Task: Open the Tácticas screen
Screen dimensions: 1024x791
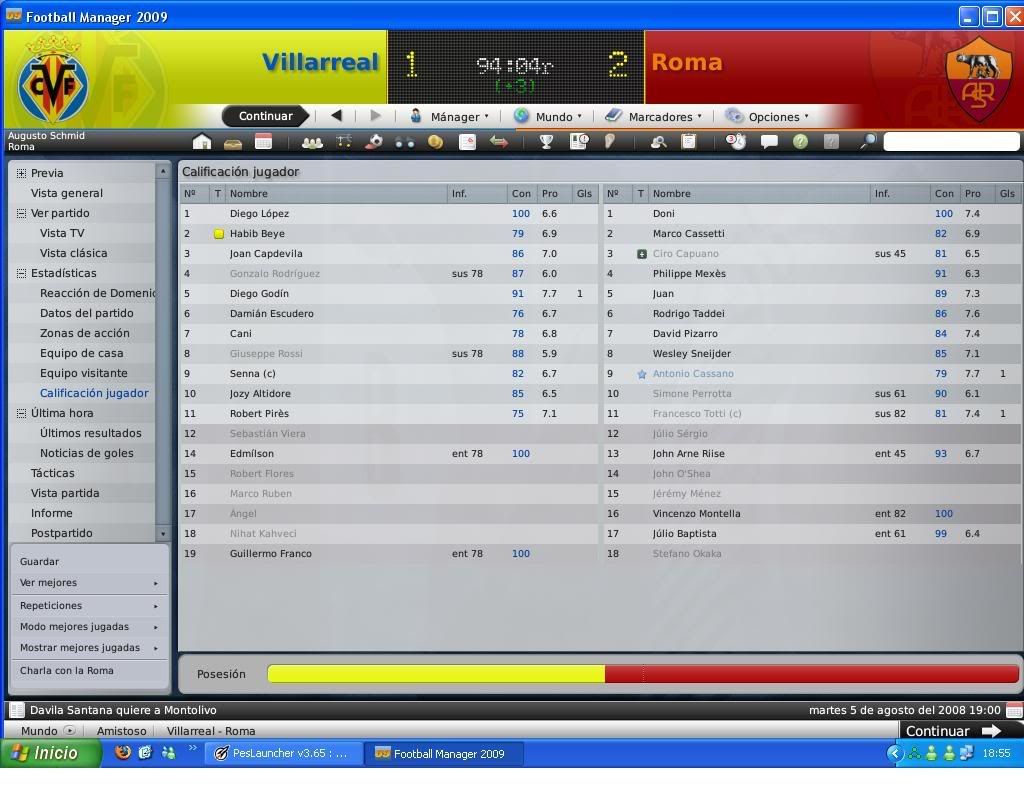Action: coord(52,473)
